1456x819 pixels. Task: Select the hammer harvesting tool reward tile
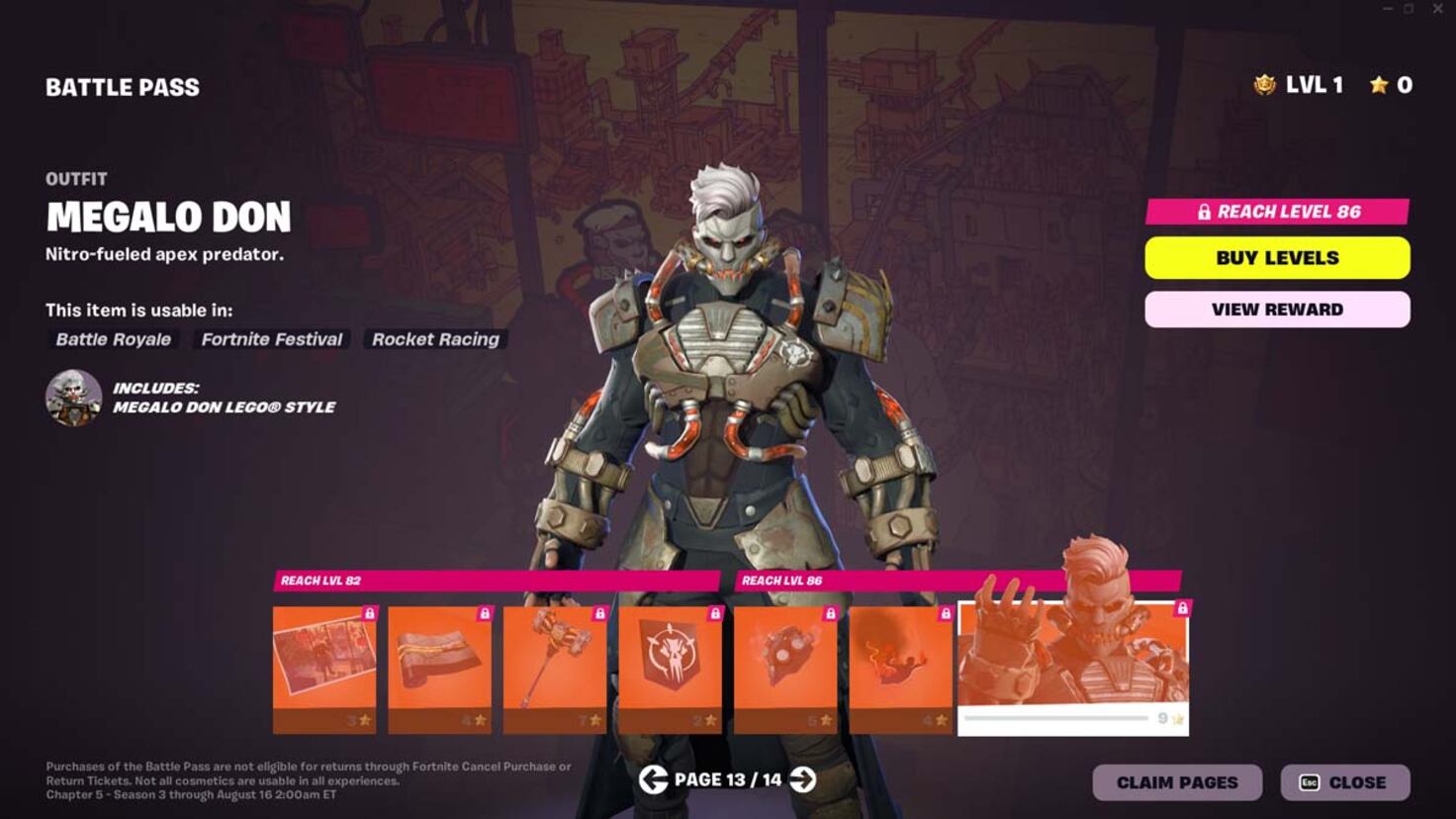point(554,663)
